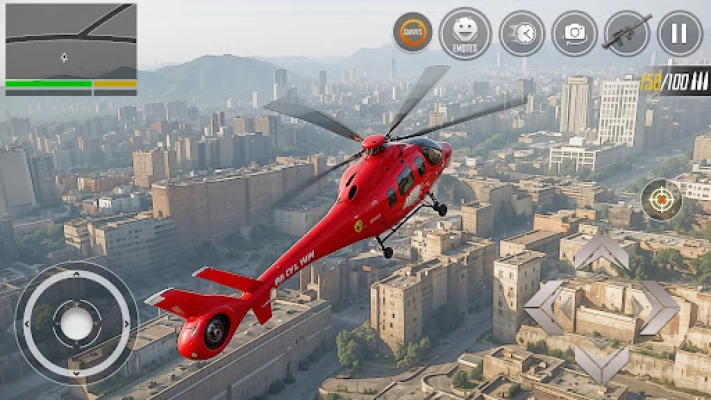
Task: Switch camera view with the camera icon
Action: click(x=574, y=33)
